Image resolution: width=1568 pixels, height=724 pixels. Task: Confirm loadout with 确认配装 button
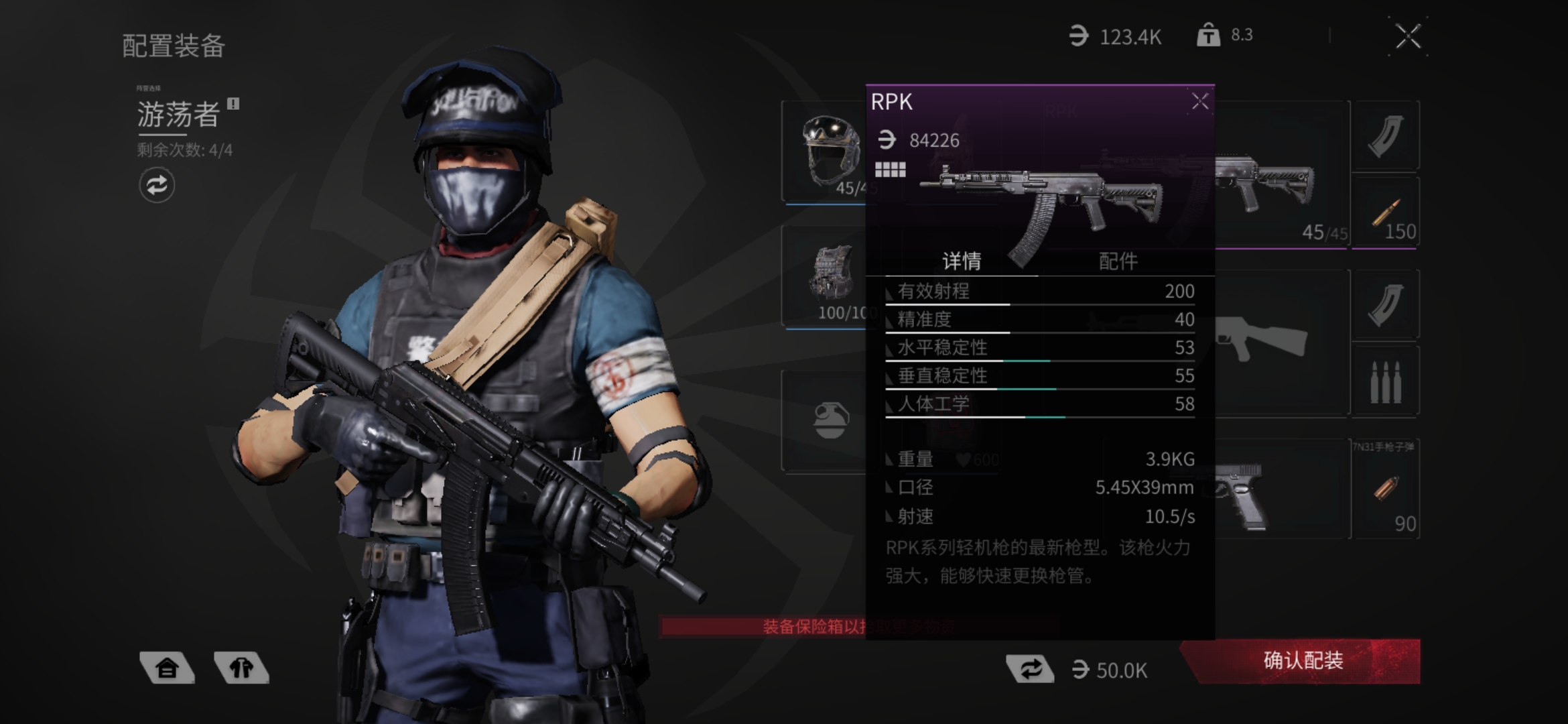coord(1303,661)
